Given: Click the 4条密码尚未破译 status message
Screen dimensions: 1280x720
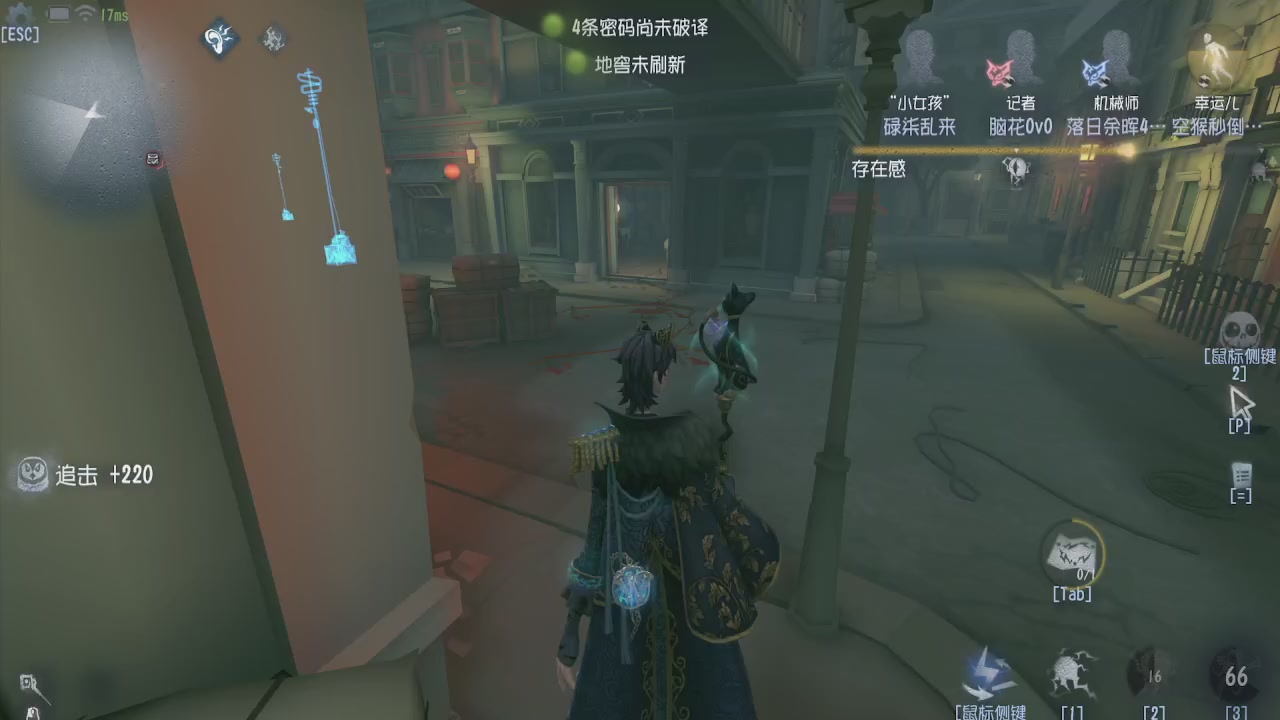Looking at the screenshot, I should [x=640, y=30].
